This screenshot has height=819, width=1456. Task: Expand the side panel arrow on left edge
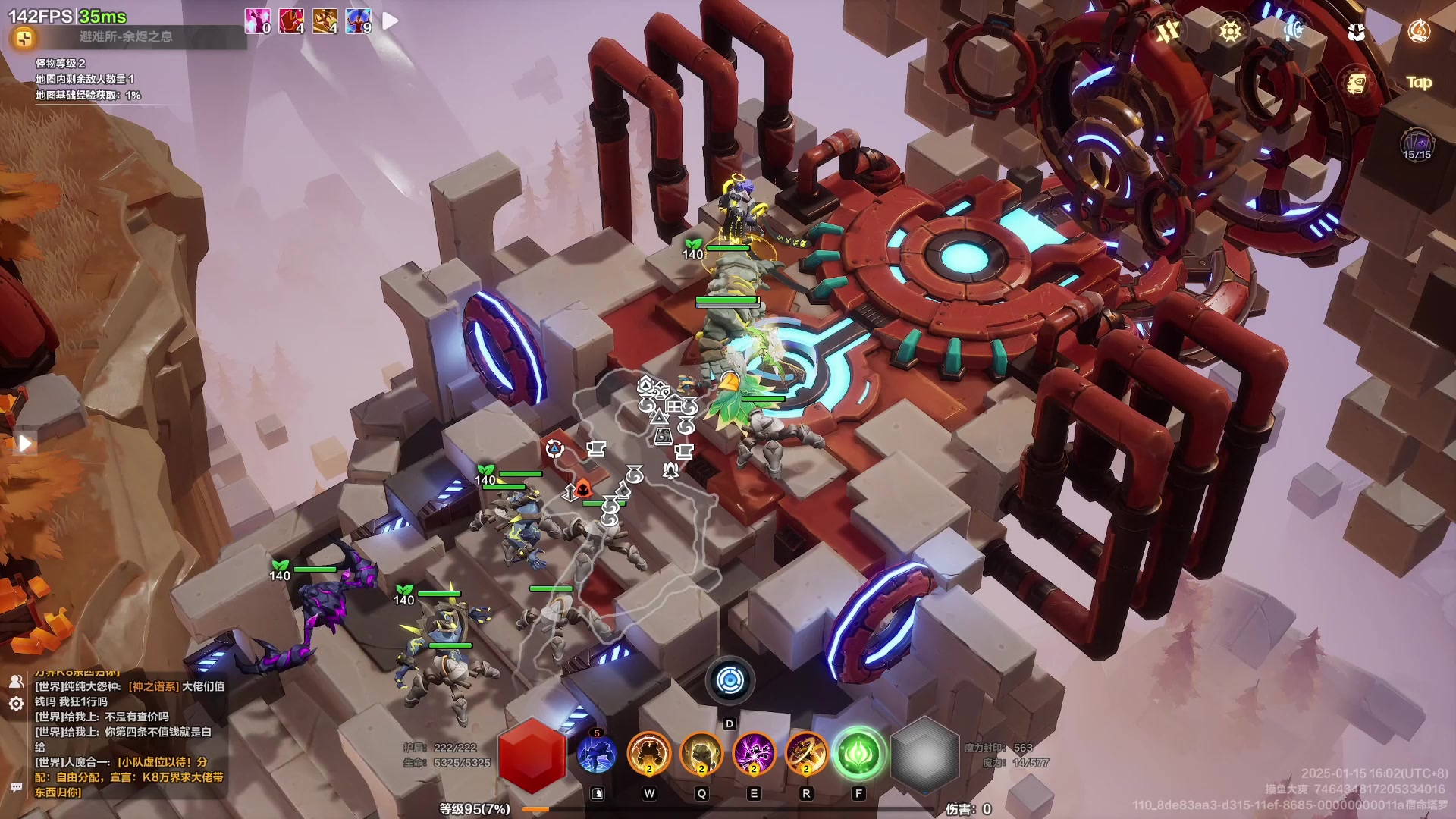(24, 444)
